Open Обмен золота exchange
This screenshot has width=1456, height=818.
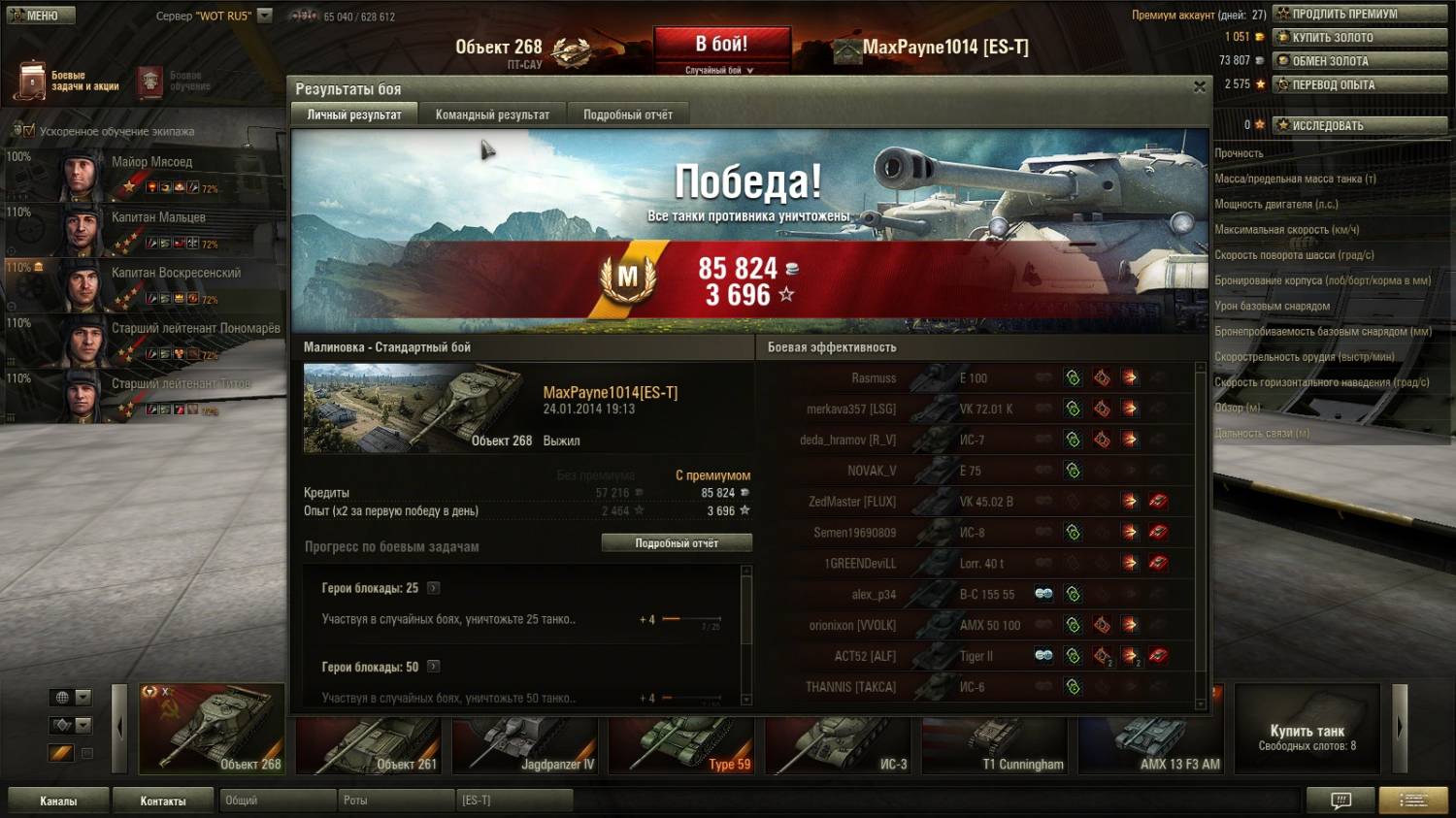coord(1360,60)
